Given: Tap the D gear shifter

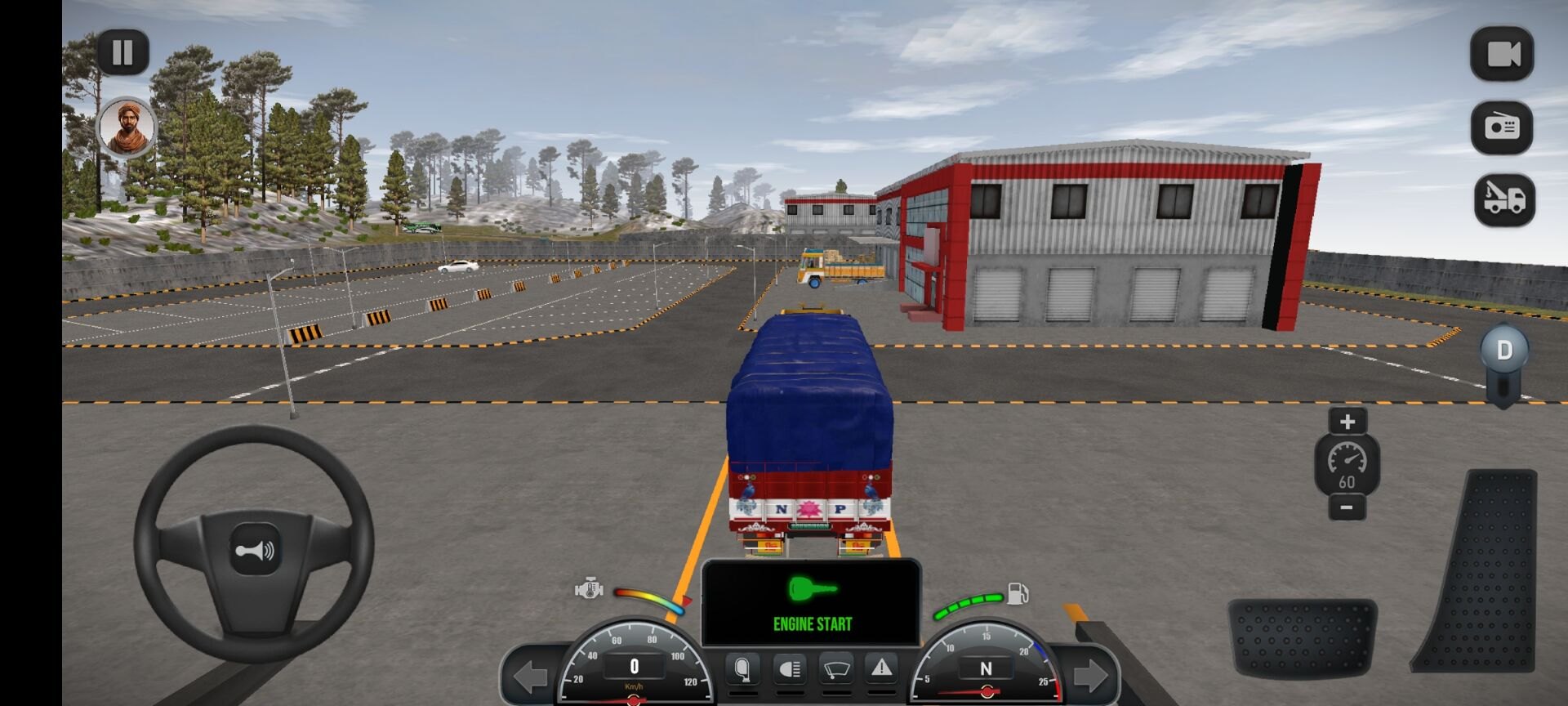Looking at the screenshot, I should [1503, 351].
